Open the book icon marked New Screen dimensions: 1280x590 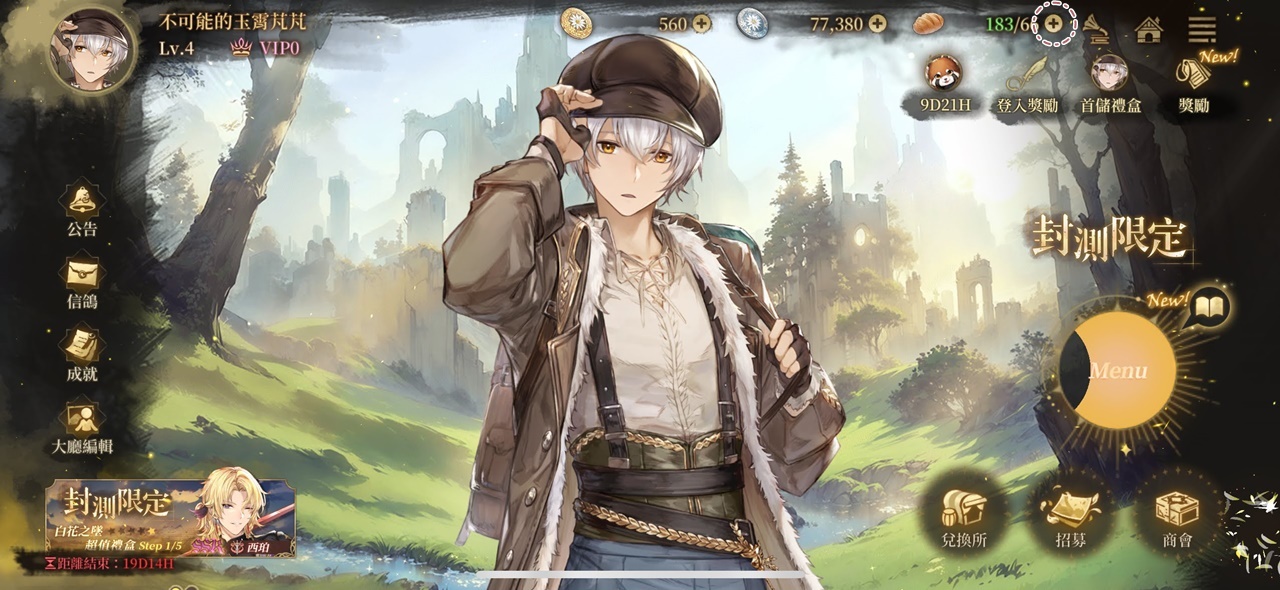[x=1210, y=307]
